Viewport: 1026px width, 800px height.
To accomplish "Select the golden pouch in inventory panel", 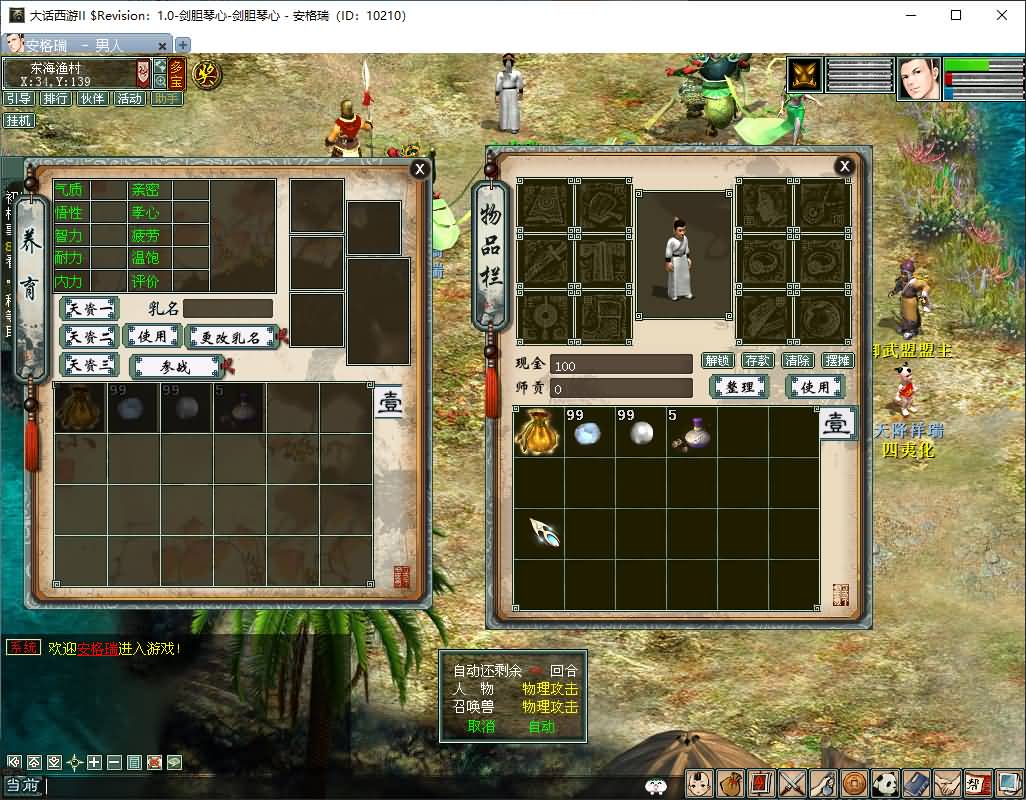I will click(538, 431).
